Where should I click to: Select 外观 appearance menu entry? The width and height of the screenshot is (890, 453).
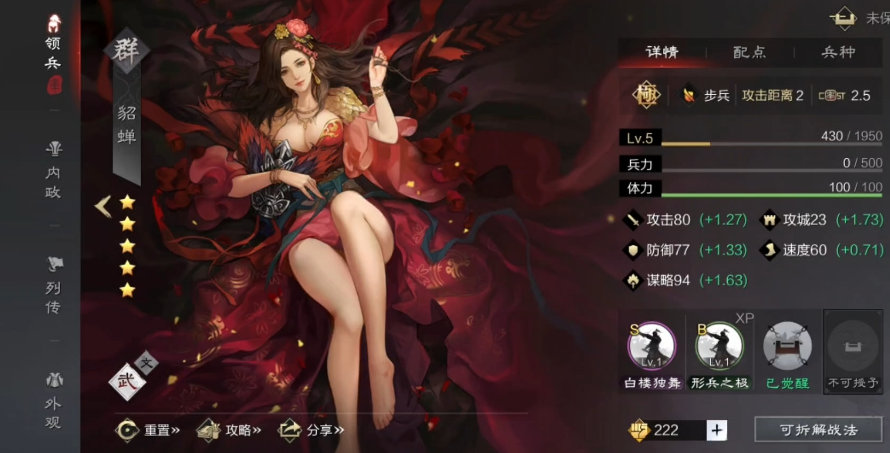(x=53, y=399)
